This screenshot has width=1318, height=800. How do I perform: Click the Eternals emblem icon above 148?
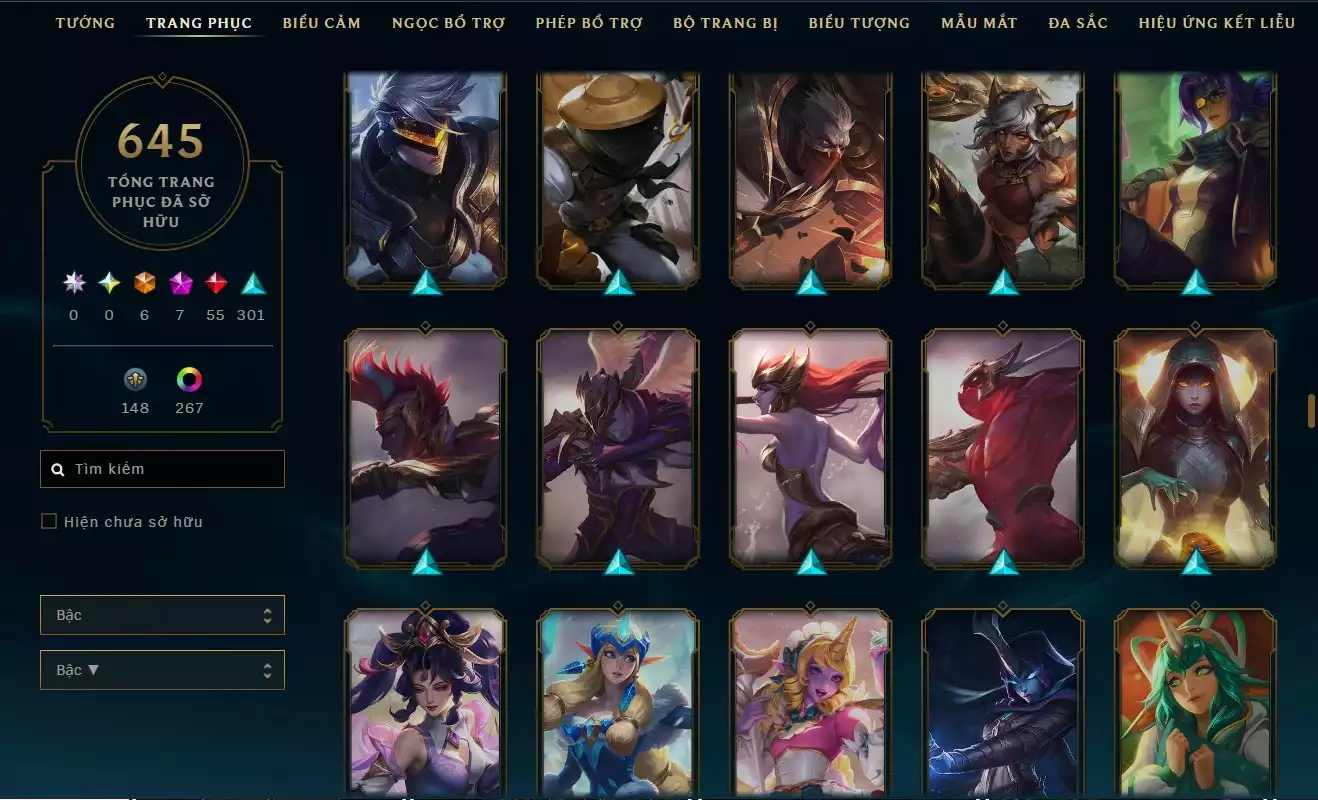point(135,381)
